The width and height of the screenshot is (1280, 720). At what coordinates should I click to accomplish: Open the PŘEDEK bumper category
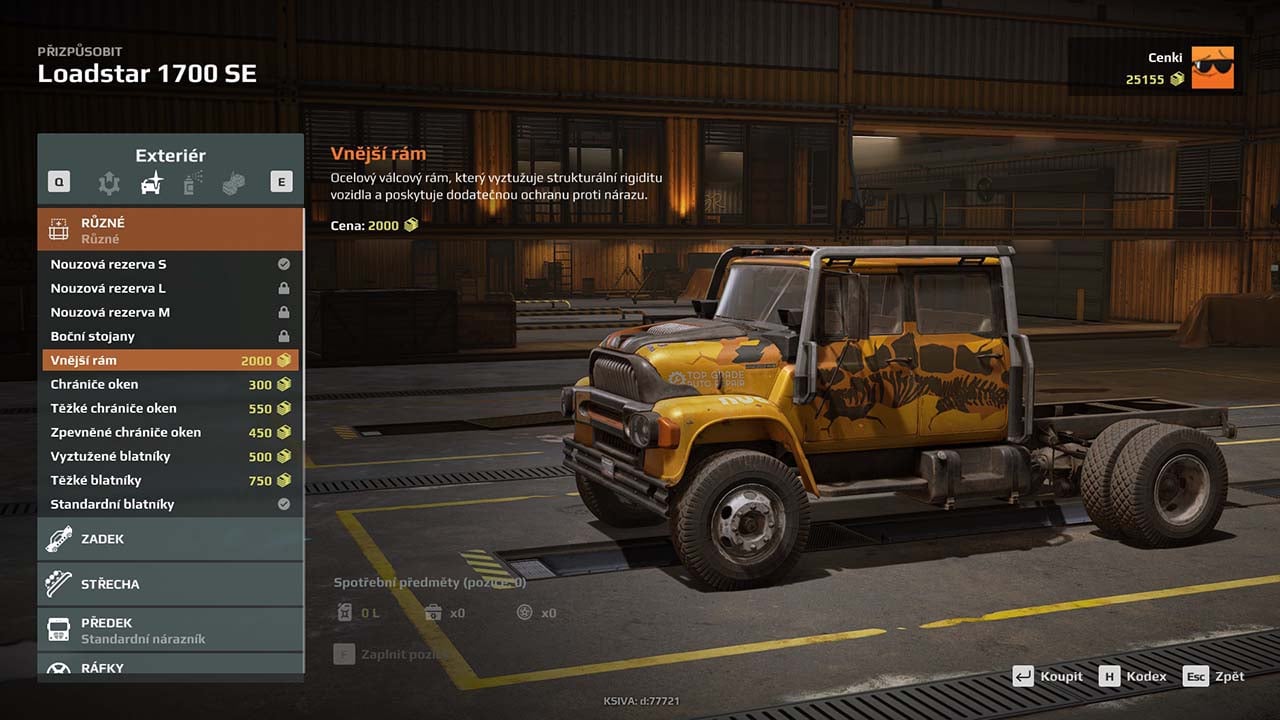coord(170,630)
